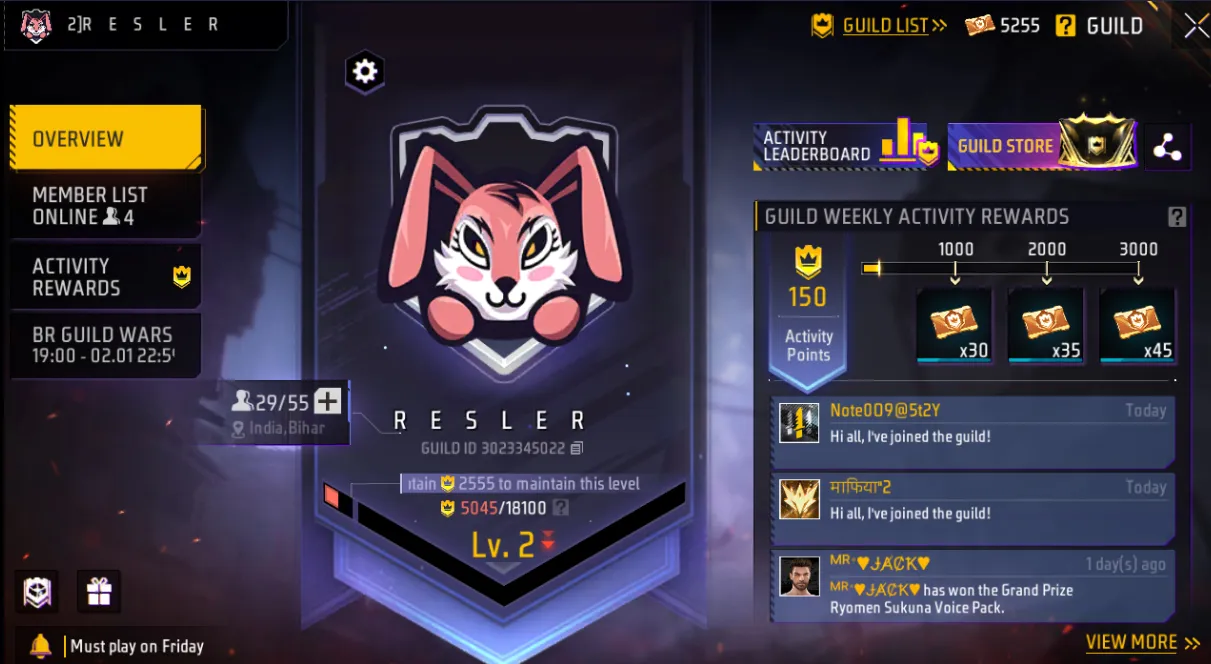
Task: Close the guild screen with the X
Action: point(1196,26)
